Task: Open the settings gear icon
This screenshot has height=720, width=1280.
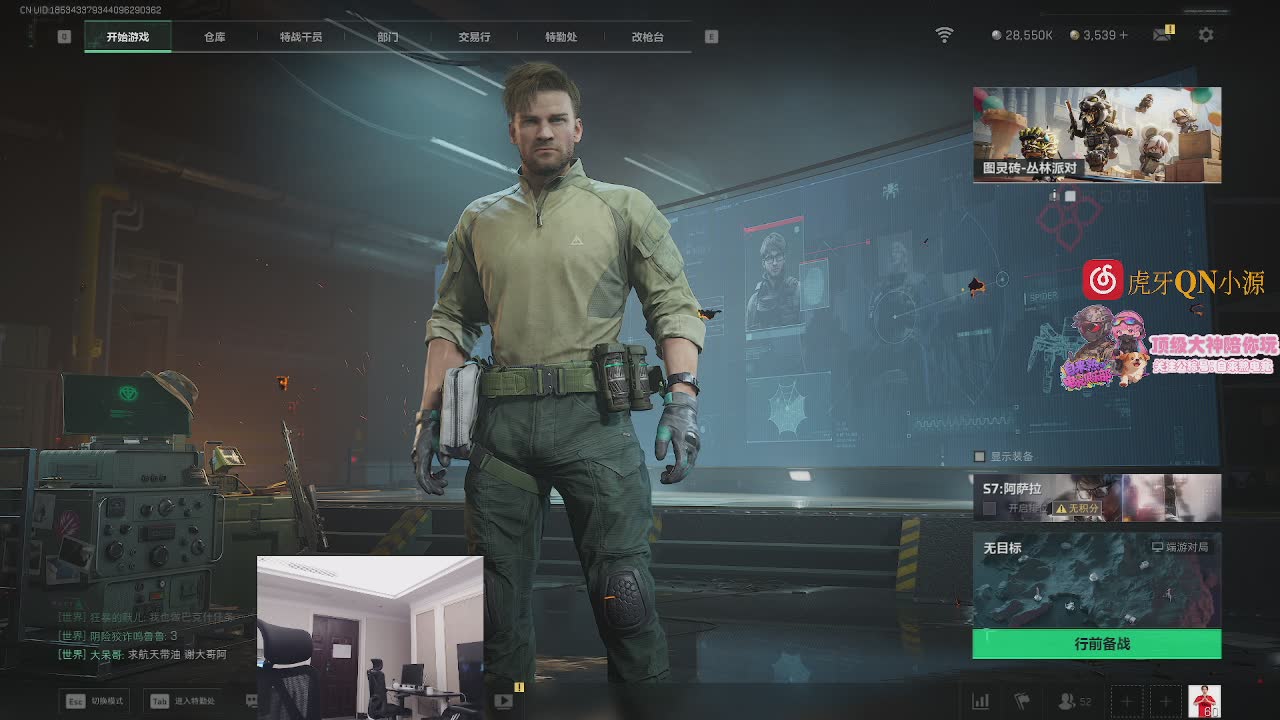Action: (x=1206, y=35)
